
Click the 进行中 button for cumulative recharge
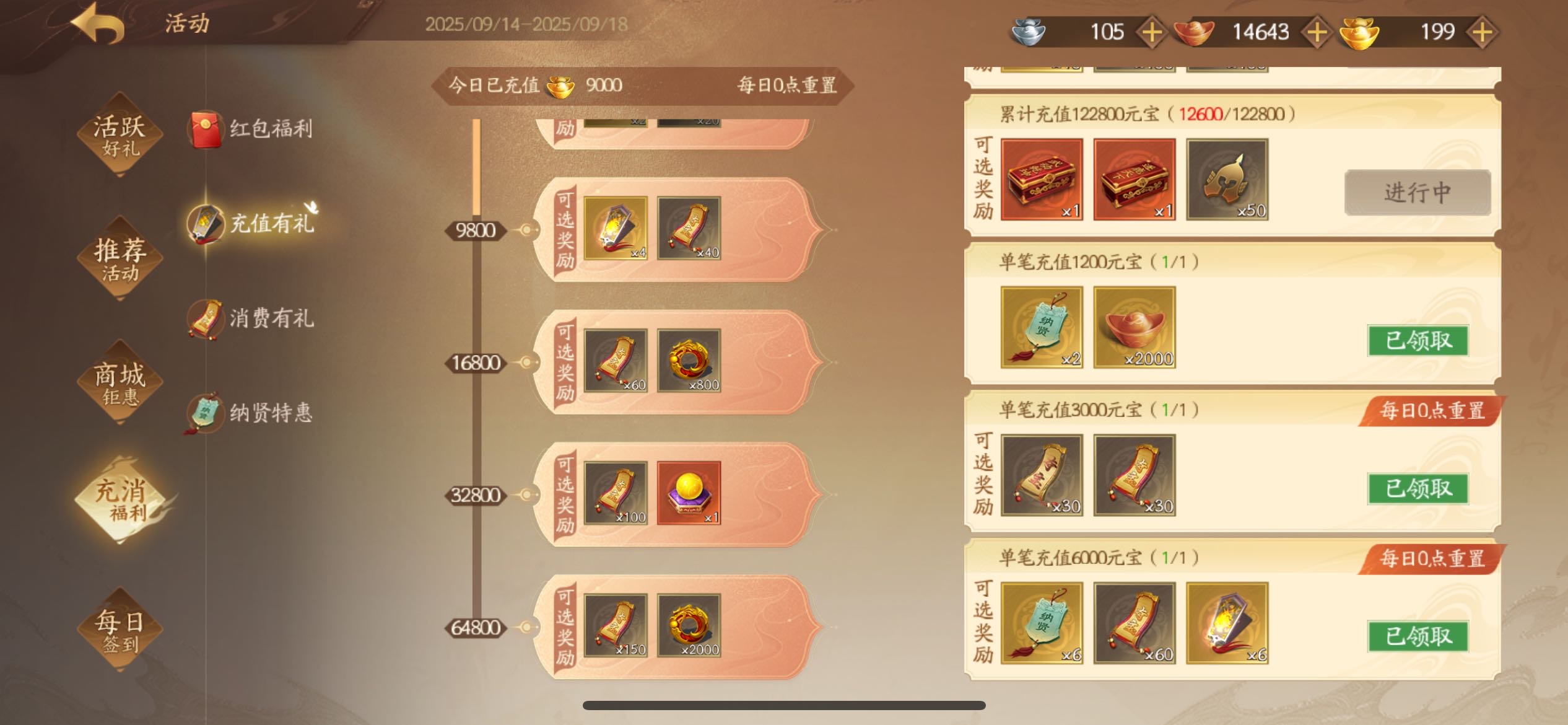coord(1417,193)
